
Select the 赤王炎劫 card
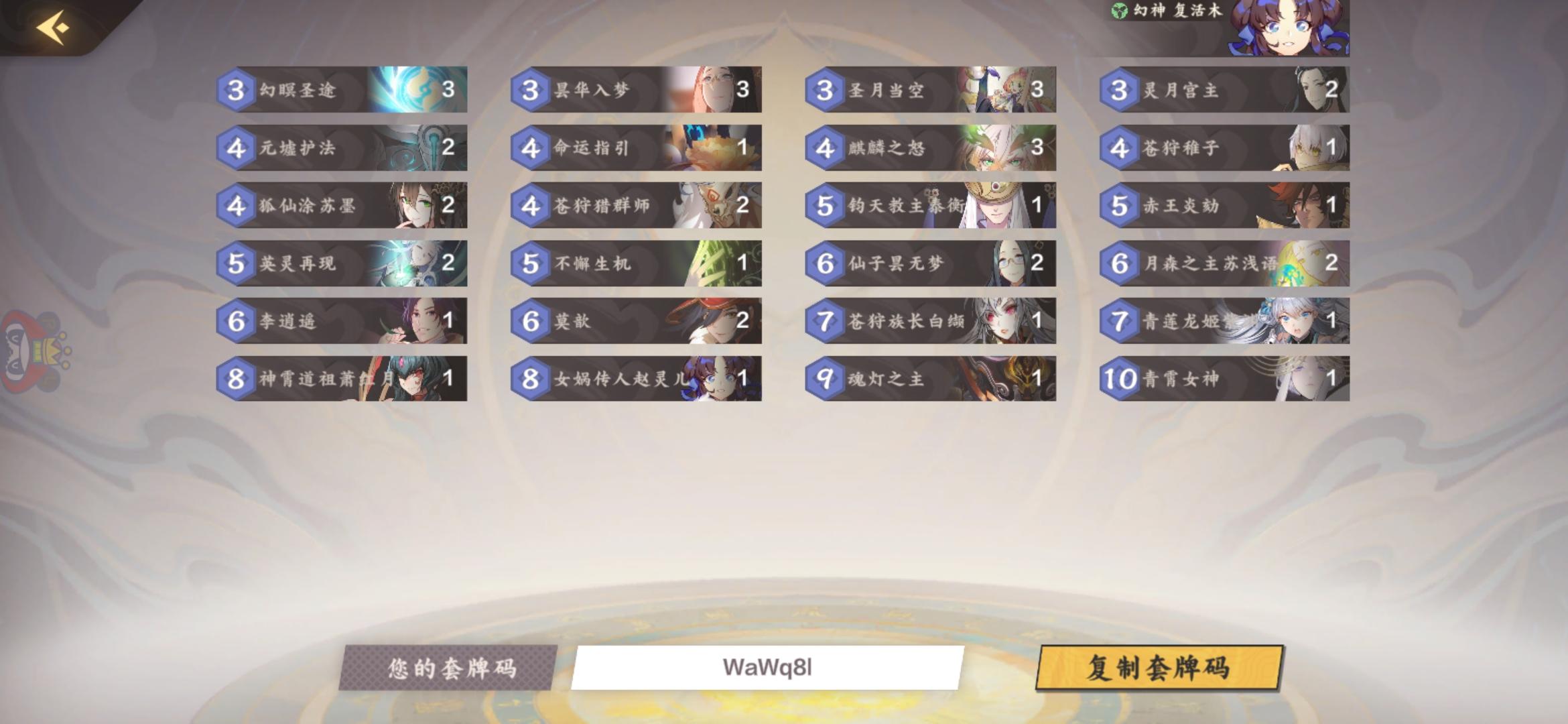(1226, 206)
